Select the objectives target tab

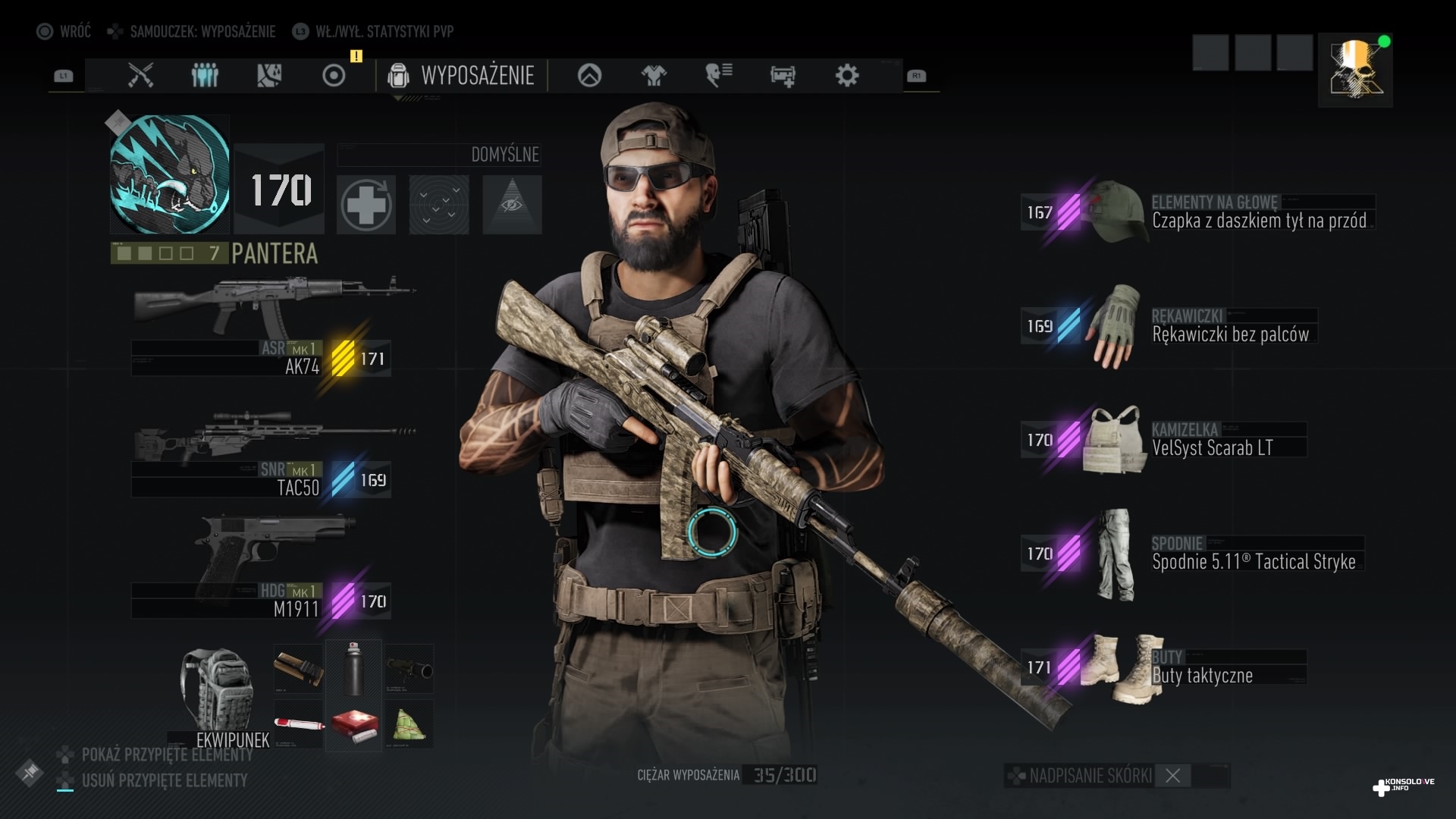pos(334,75)
